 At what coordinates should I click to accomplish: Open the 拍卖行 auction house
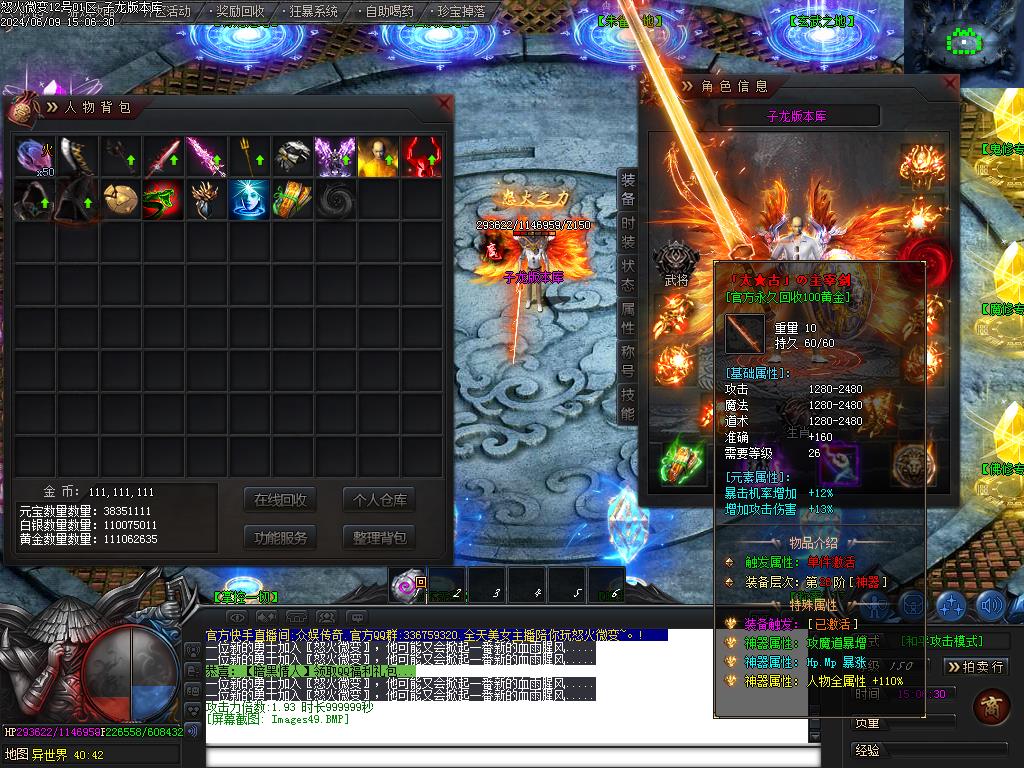coord(975,666)
